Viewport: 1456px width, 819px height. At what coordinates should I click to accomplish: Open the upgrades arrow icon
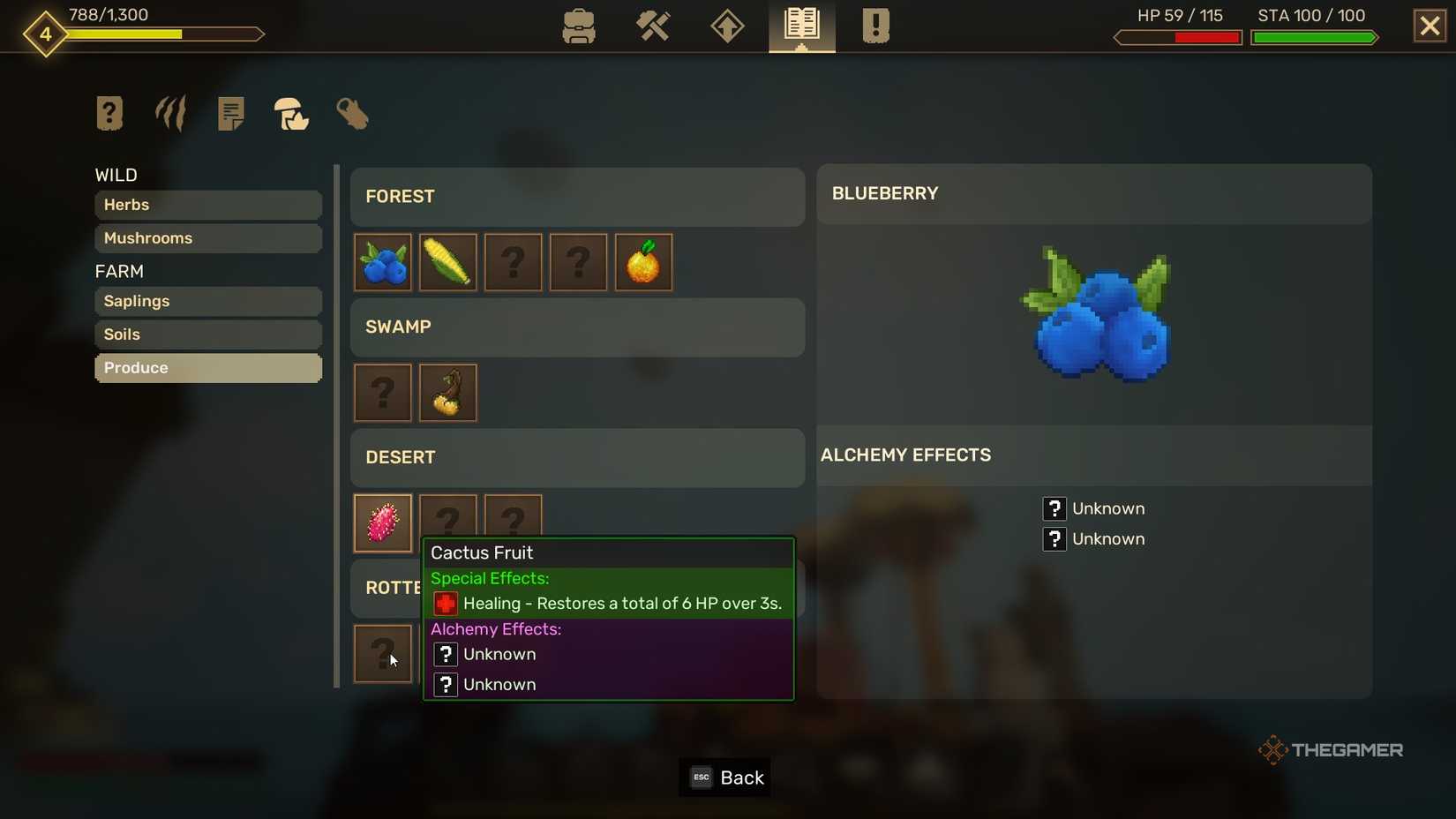click(726, 26)
